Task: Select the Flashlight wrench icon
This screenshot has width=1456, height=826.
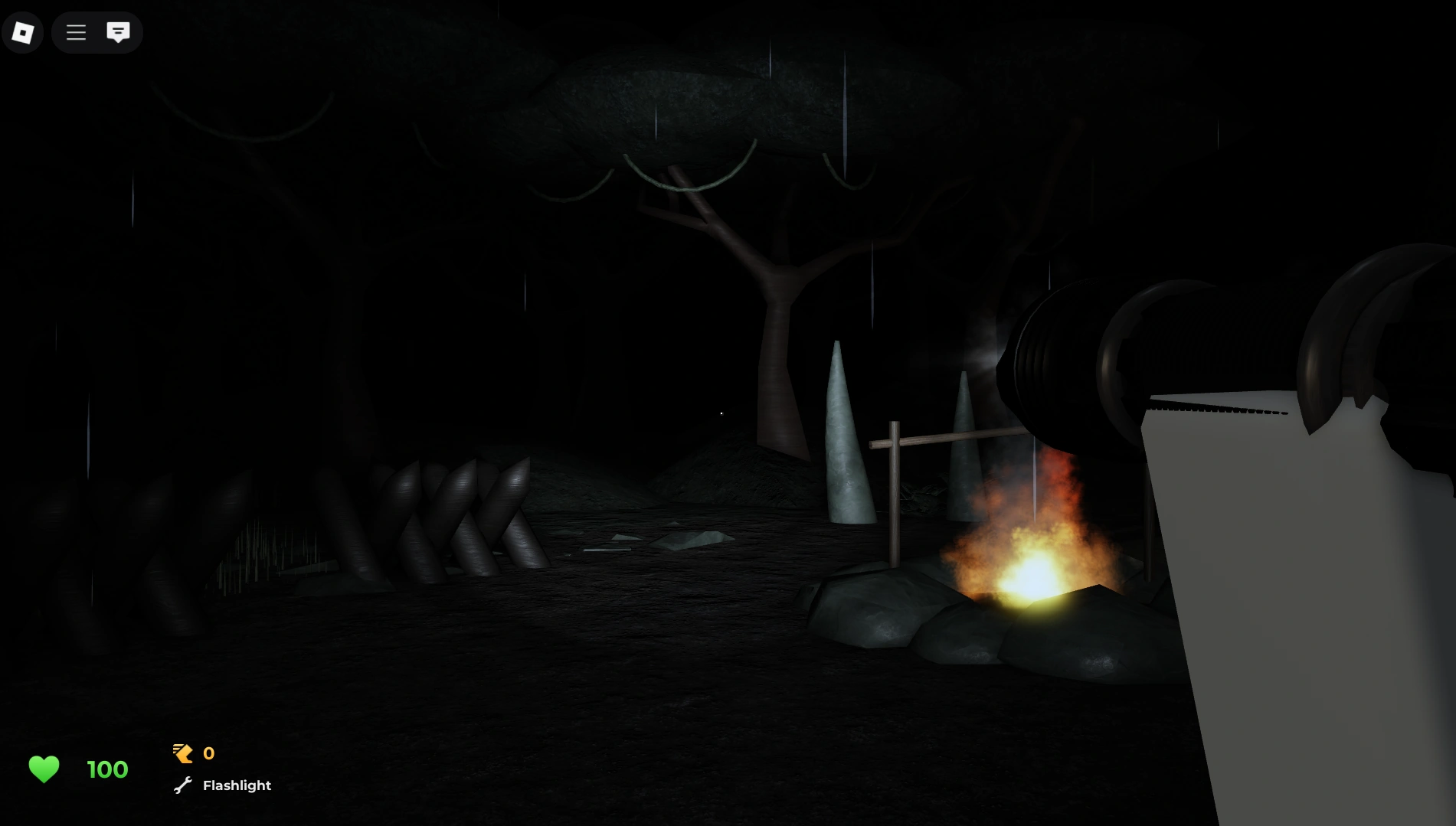Action: [182, 785]
